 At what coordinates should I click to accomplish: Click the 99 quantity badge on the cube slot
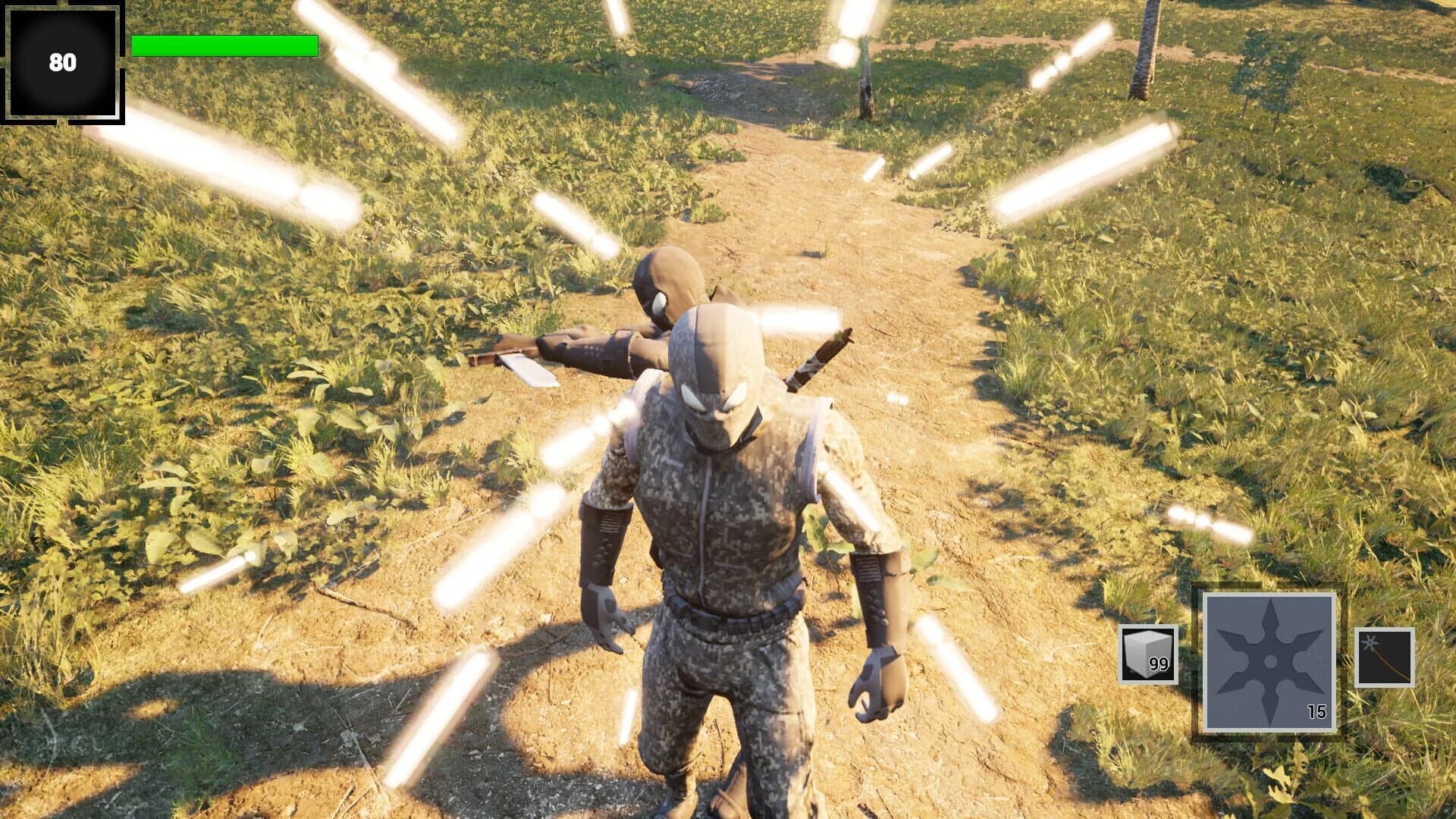click(1159, 664)
